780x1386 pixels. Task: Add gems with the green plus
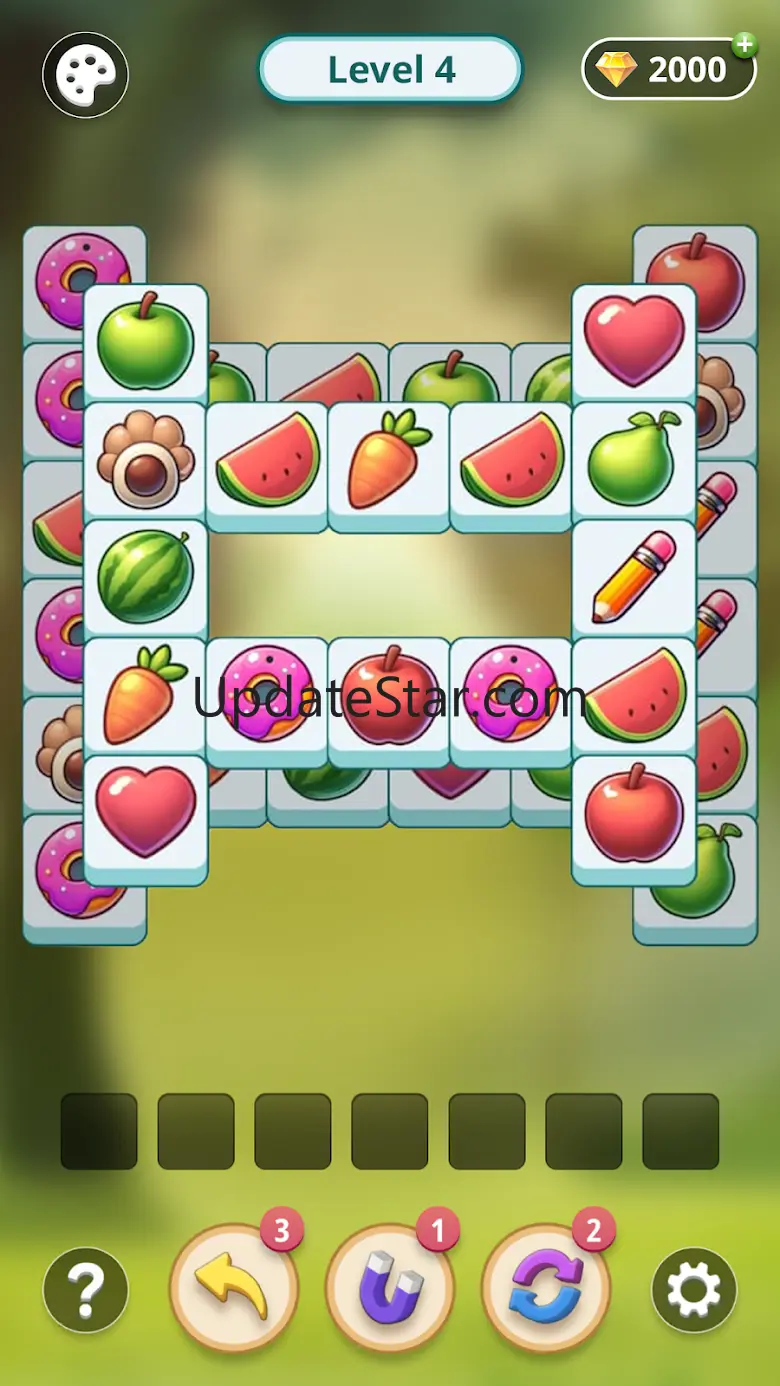(743, 46)
